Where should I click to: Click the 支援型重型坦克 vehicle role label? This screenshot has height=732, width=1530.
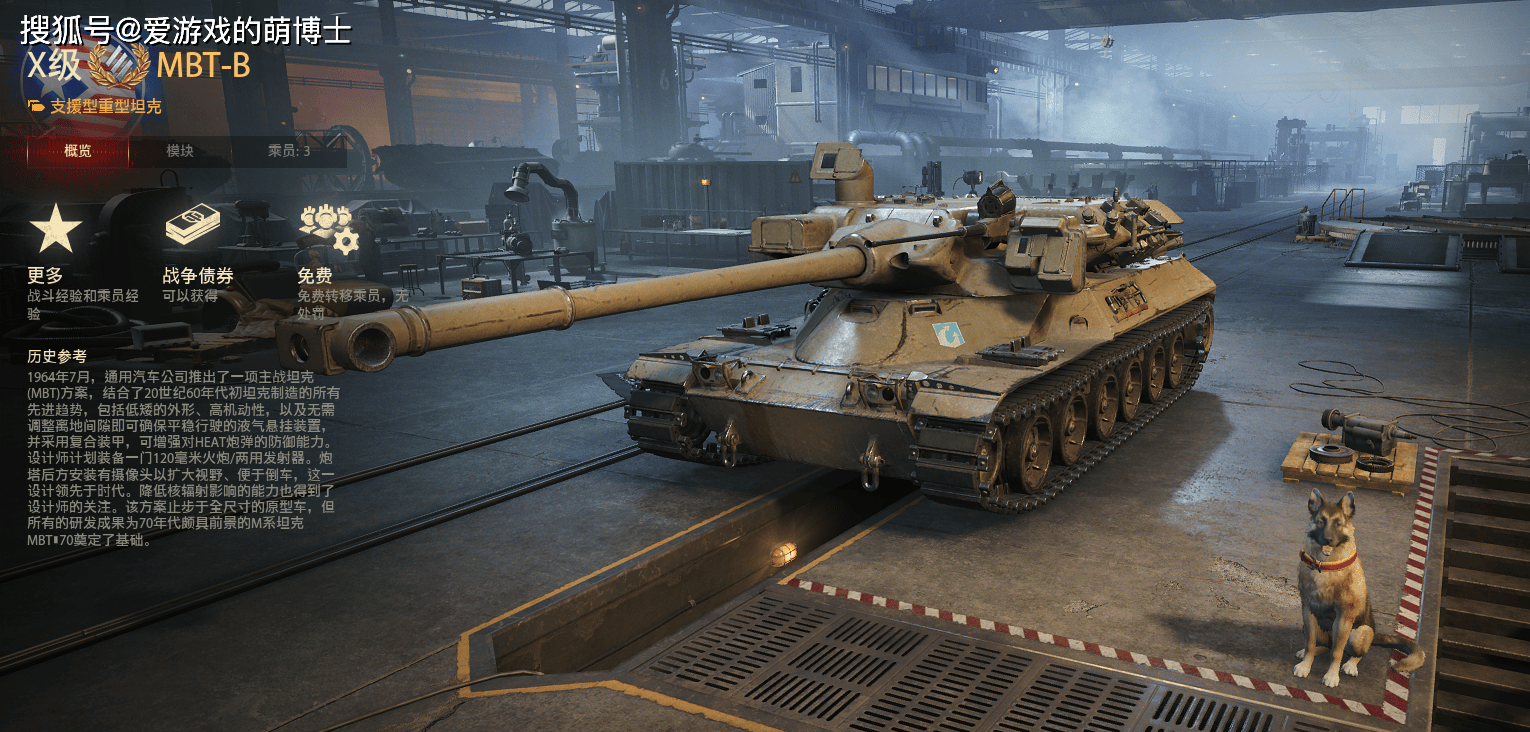coord(105,107)
